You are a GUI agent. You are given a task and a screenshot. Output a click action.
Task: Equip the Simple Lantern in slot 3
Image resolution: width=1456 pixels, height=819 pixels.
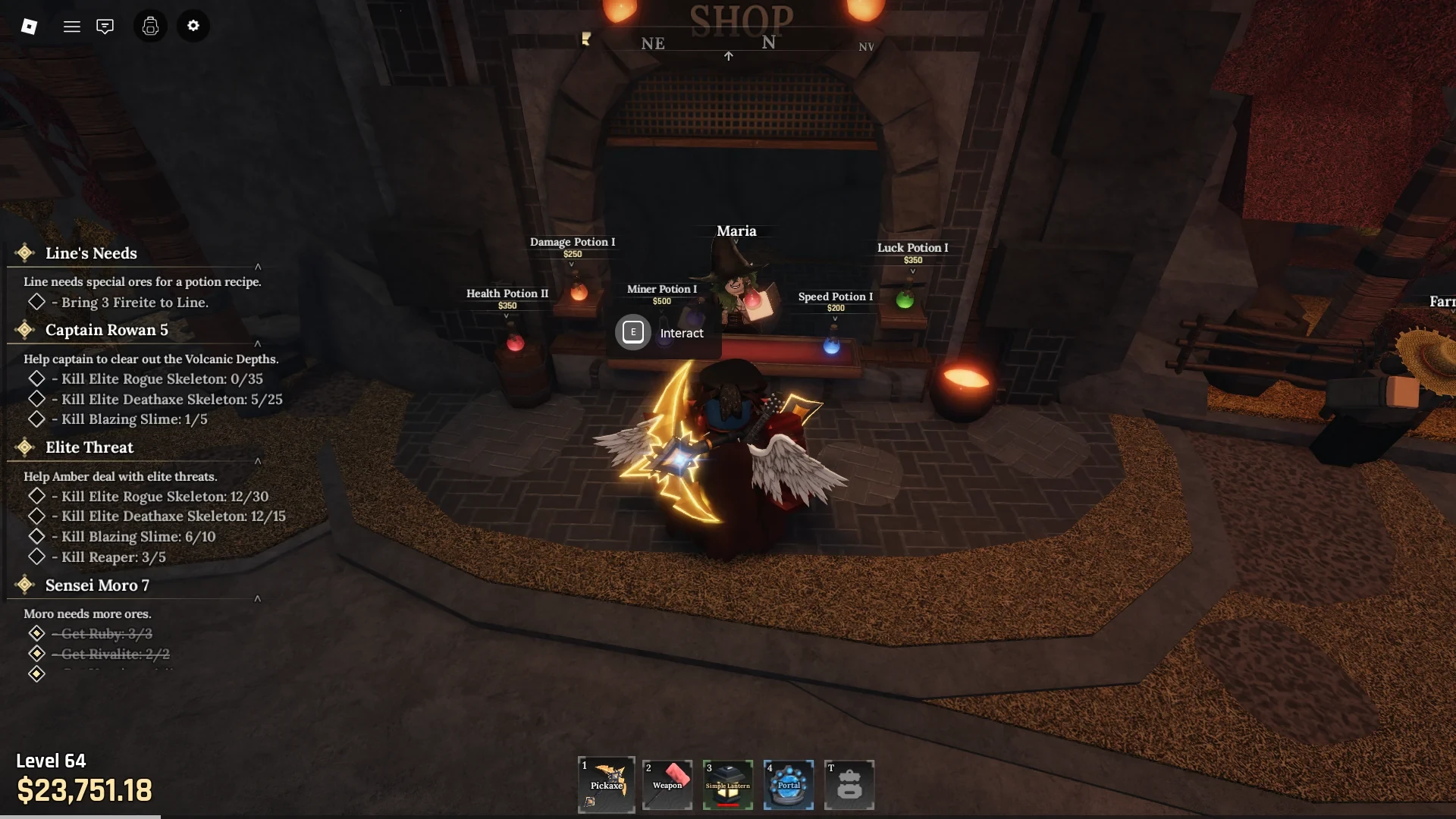tap(727, 784)
